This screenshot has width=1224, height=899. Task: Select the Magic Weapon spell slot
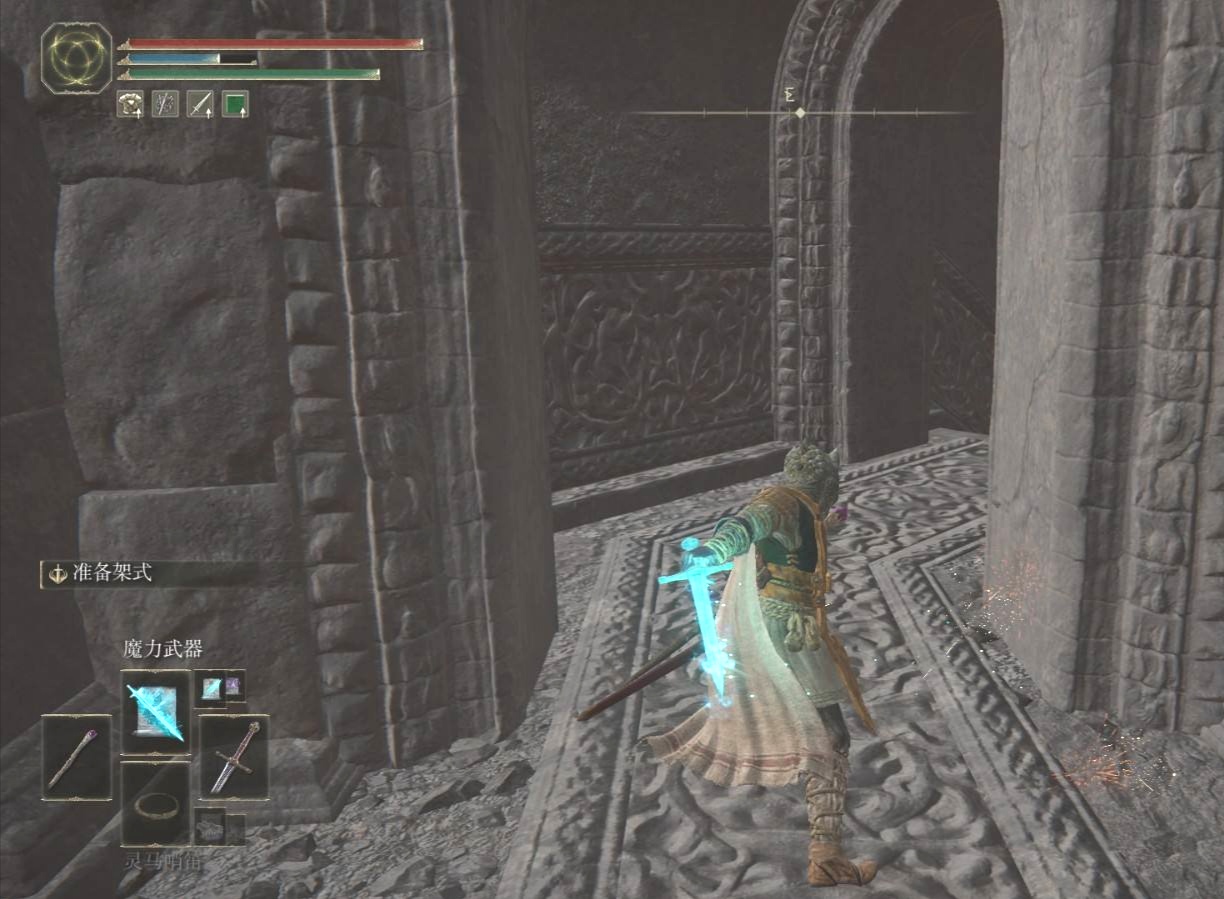coord(155,711)
